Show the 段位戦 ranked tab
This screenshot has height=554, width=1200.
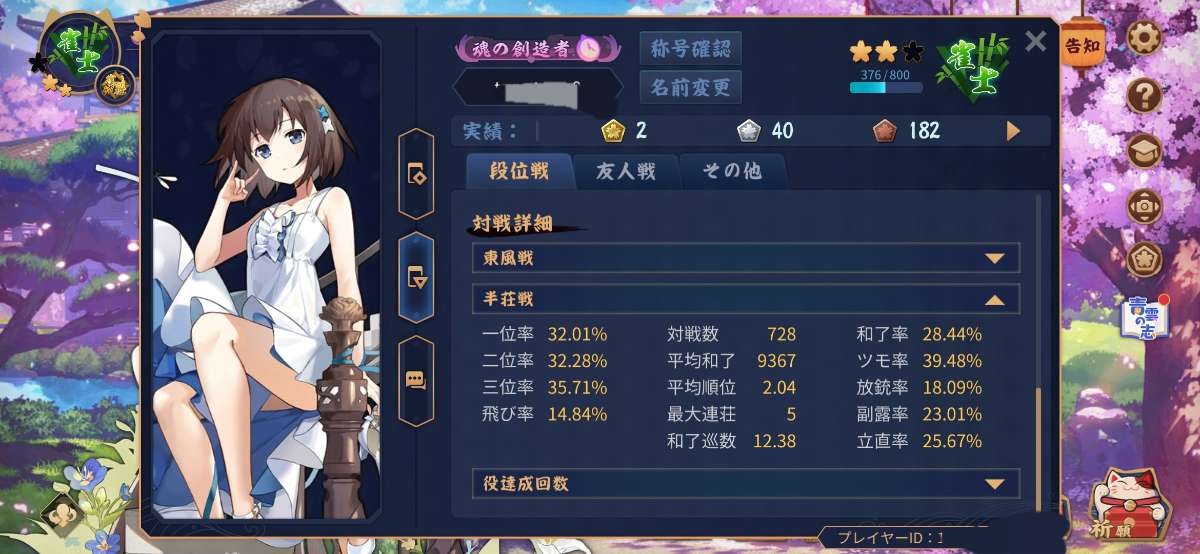point(519,171)
